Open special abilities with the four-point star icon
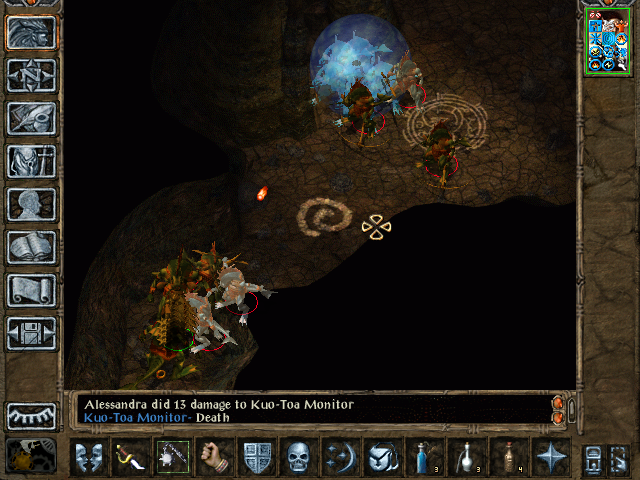 click(x=551, y=457)
